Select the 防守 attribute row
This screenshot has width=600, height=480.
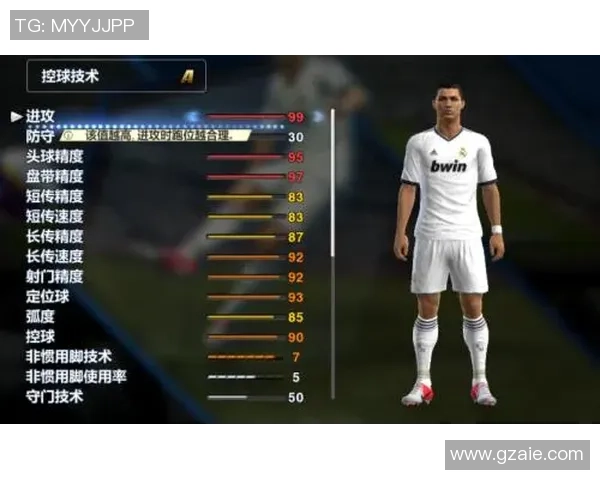tap(42, 137)
